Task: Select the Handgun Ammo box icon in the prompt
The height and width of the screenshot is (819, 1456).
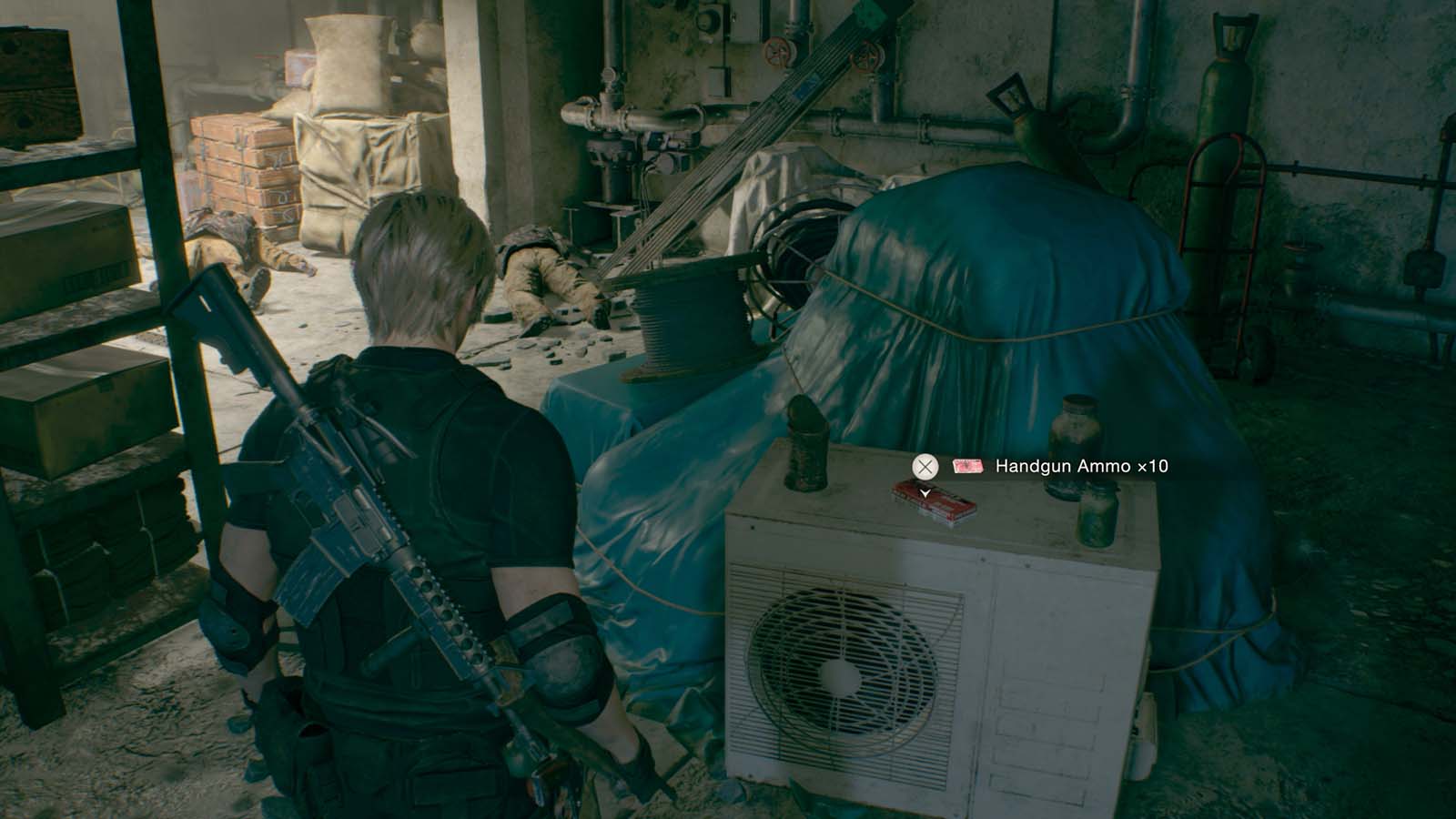Action: (966, 467)
